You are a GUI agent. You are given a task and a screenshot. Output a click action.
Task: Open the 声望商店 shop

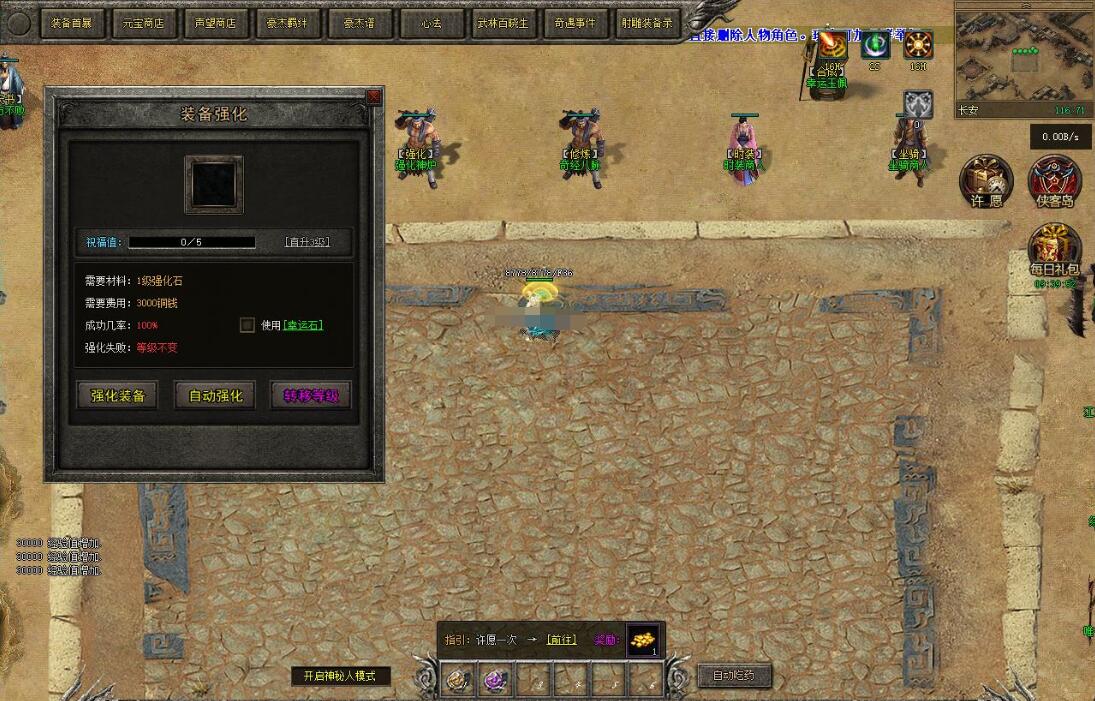pos(216,22)
